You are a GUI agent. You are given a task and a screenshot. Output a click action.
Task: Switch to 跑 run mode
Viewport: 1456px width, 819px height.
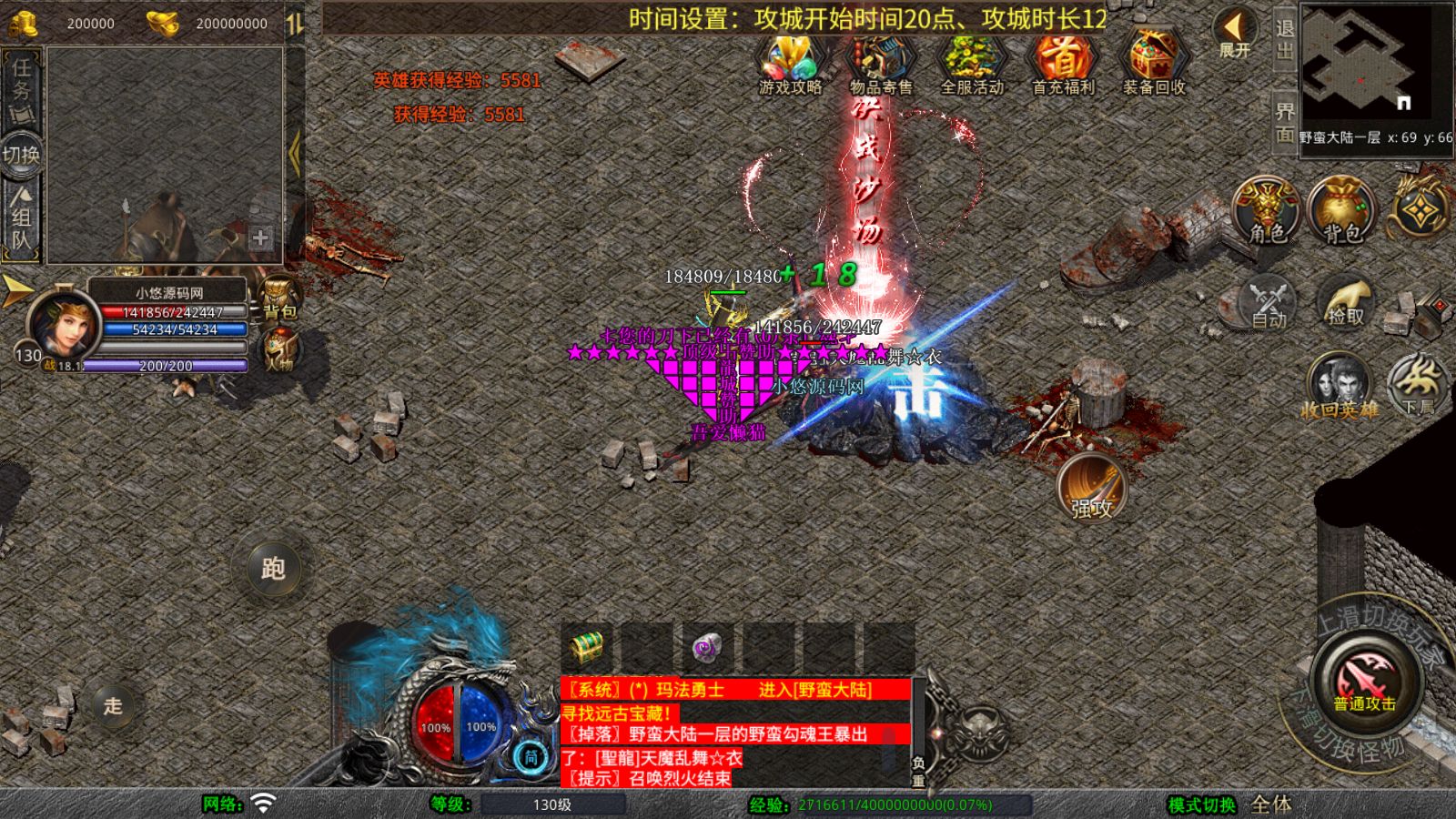273,568
